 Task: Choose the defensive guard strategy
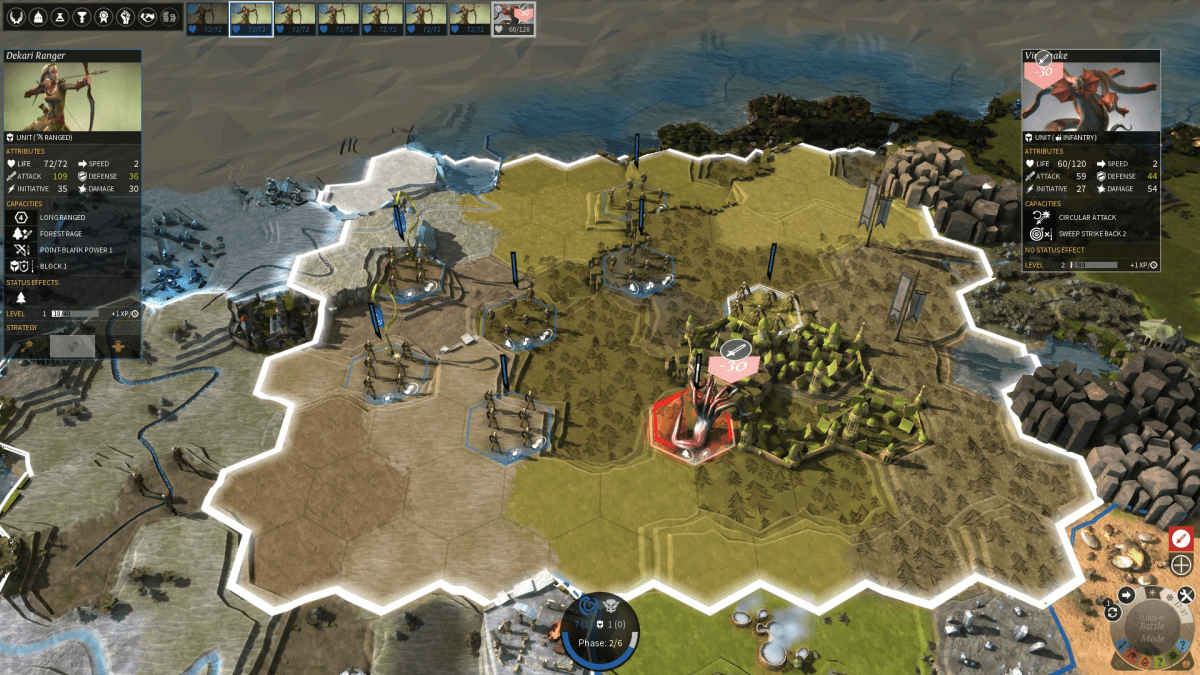120,345
